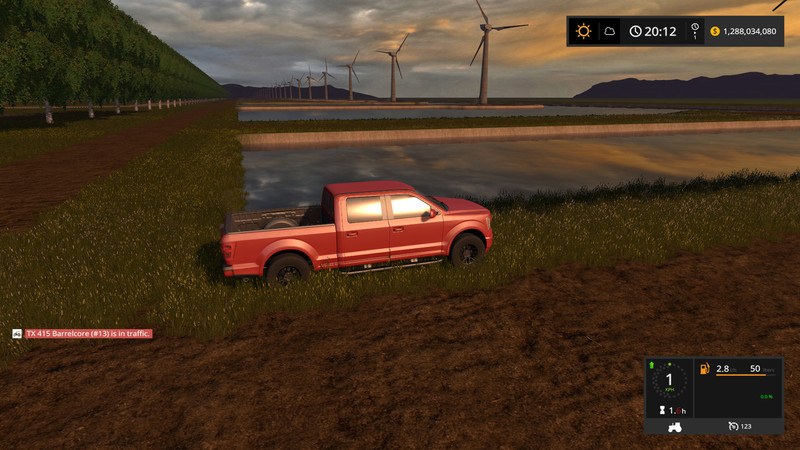Screen dimensions: 800x450
Task: Toggle the cruise control icon
Action: (733, 427)
